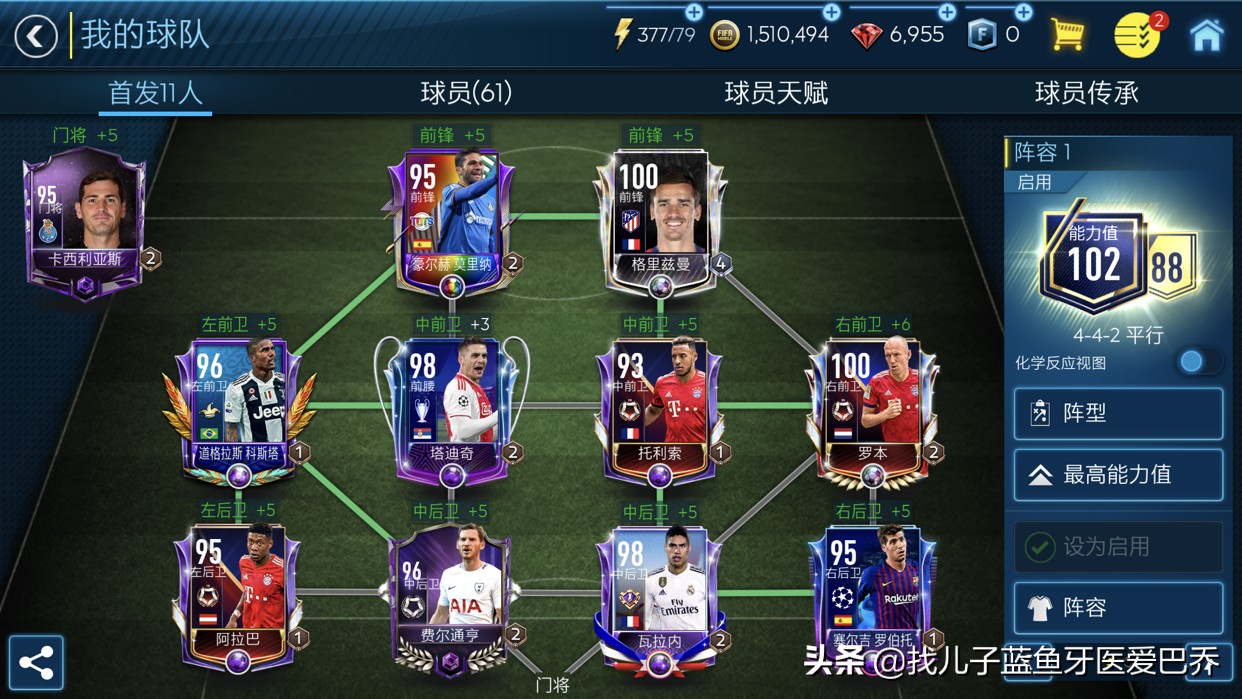Open the shopping cart store

1067,35
